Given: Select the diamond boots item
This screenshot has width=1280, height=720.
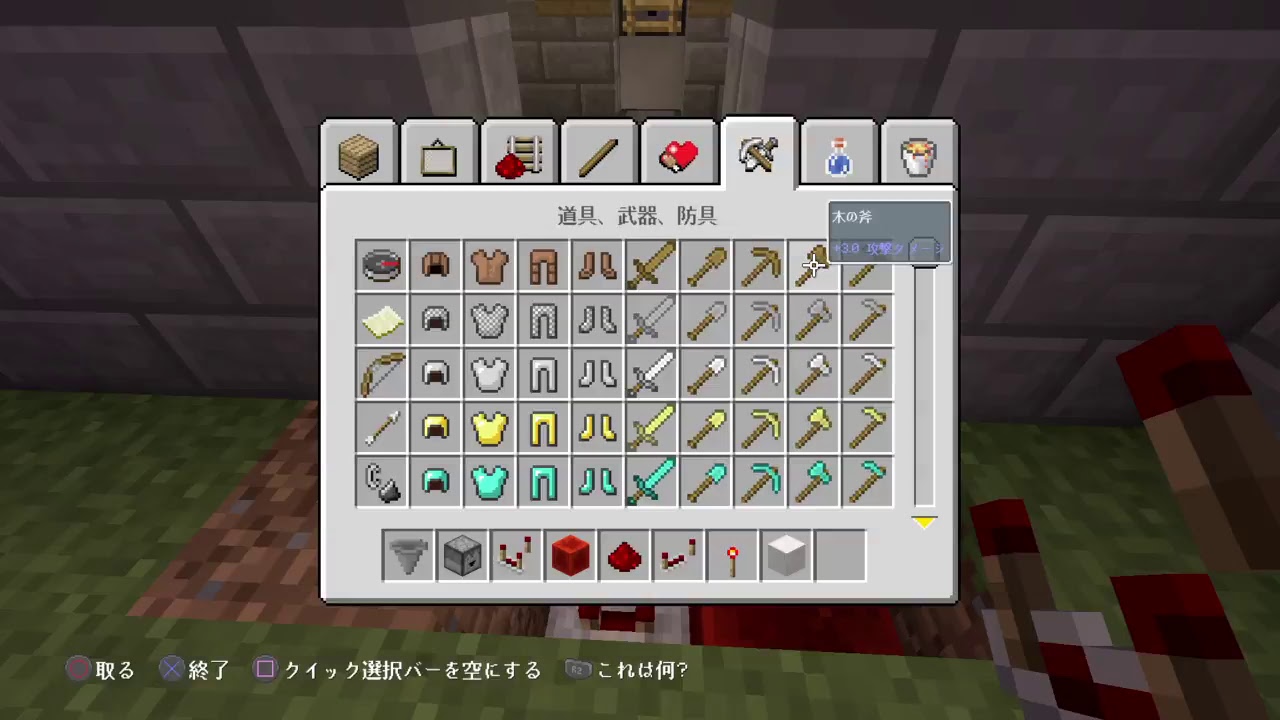Looking at the screenshot, I should [x=597, y=481].
